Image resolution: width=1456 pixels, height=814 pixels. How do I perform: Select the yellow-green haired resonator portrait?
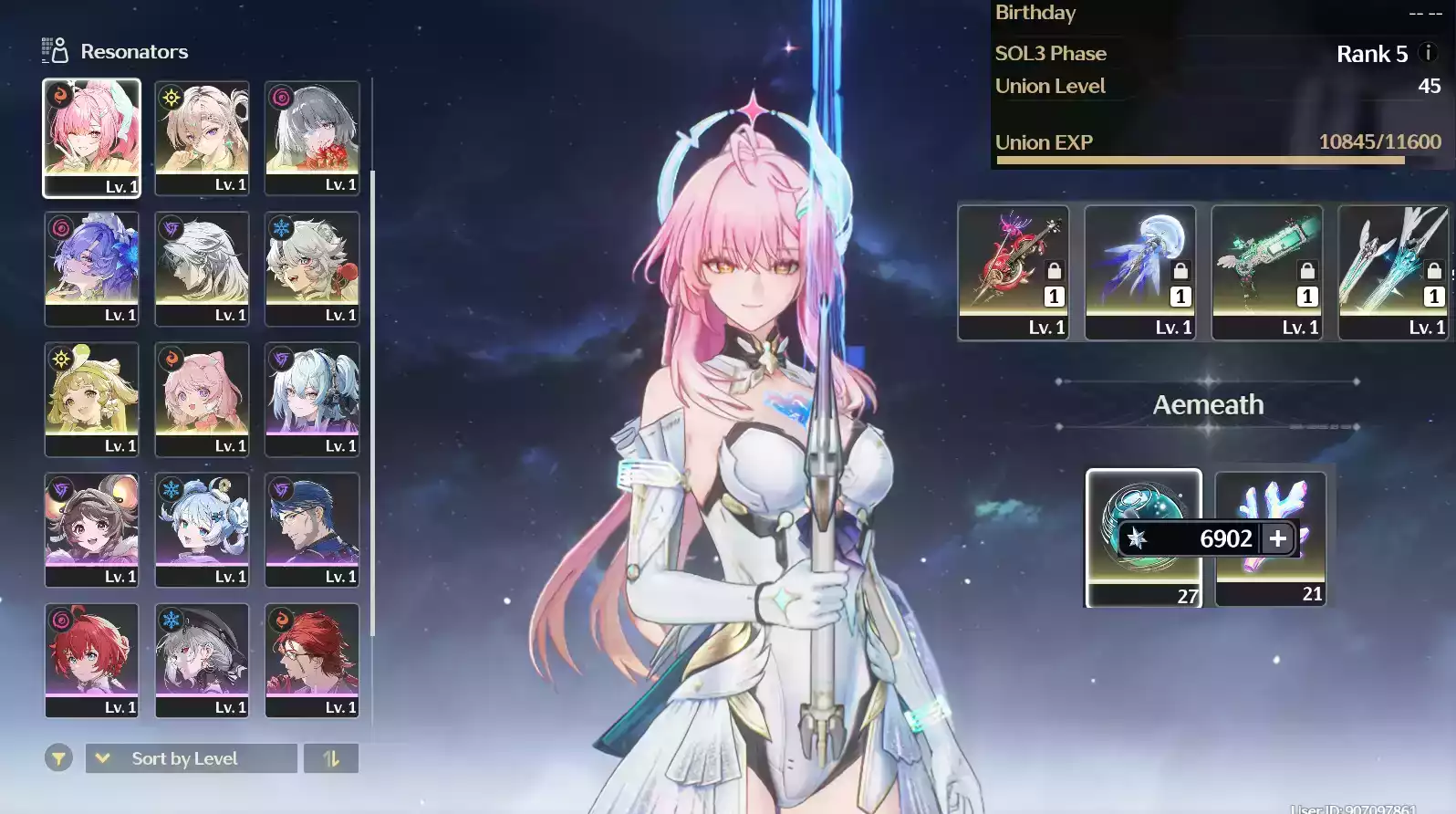(91, 398)
